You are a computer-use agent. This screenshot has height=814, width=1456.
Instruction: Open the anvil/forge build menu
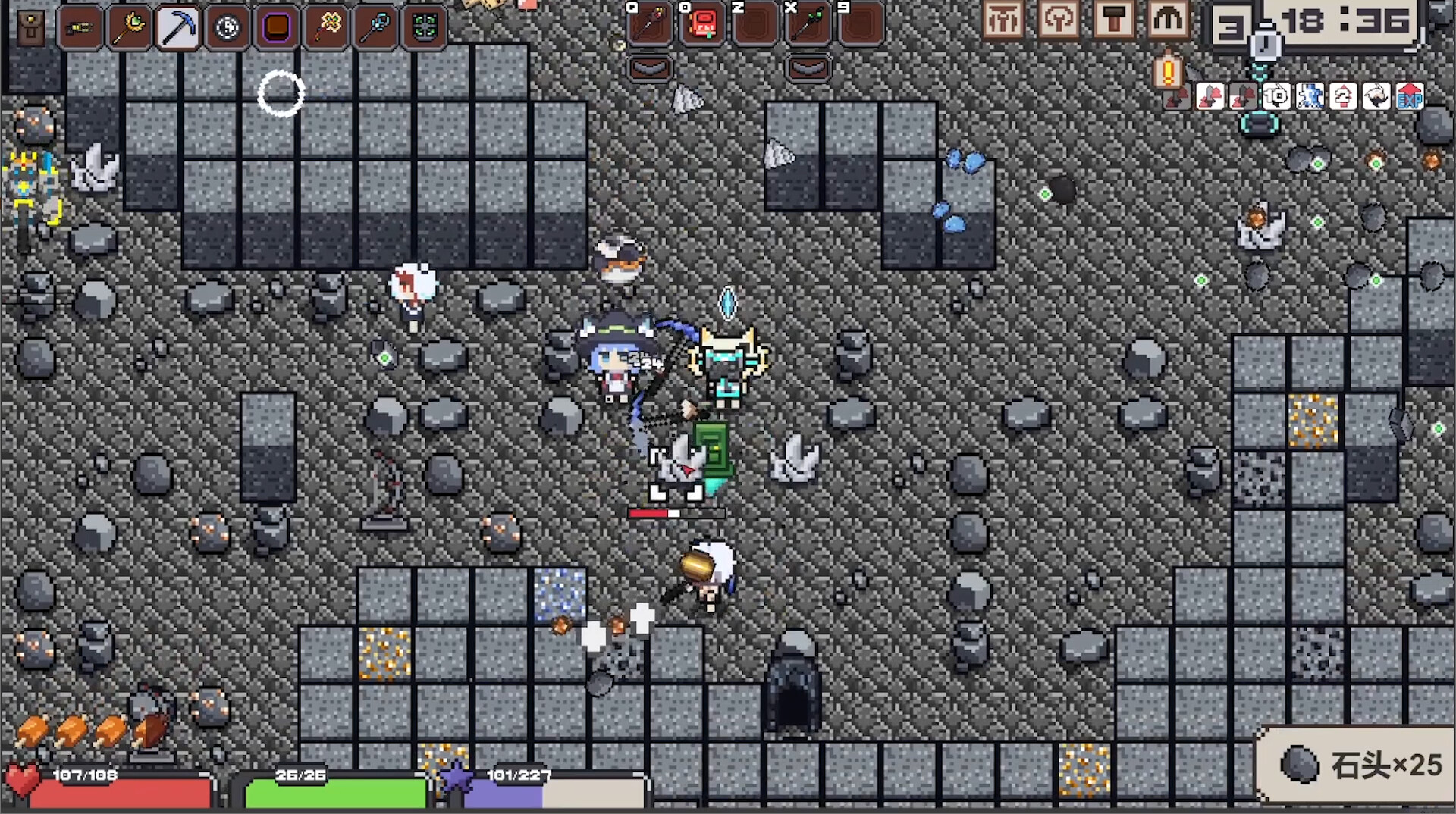point(1114,20)
